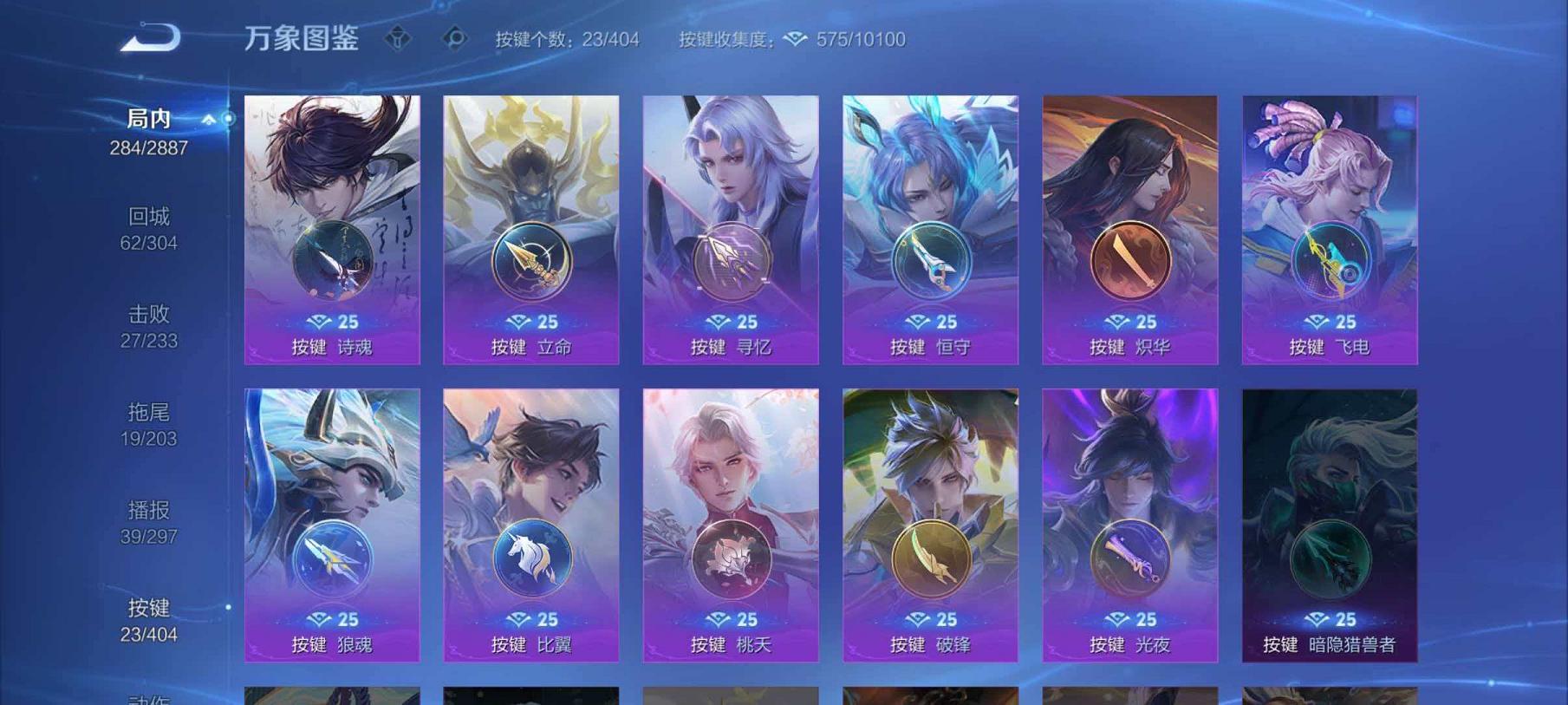Click the search icon next to the title
This screenshot has height=705, width=1568.
(x=452, y=38)
